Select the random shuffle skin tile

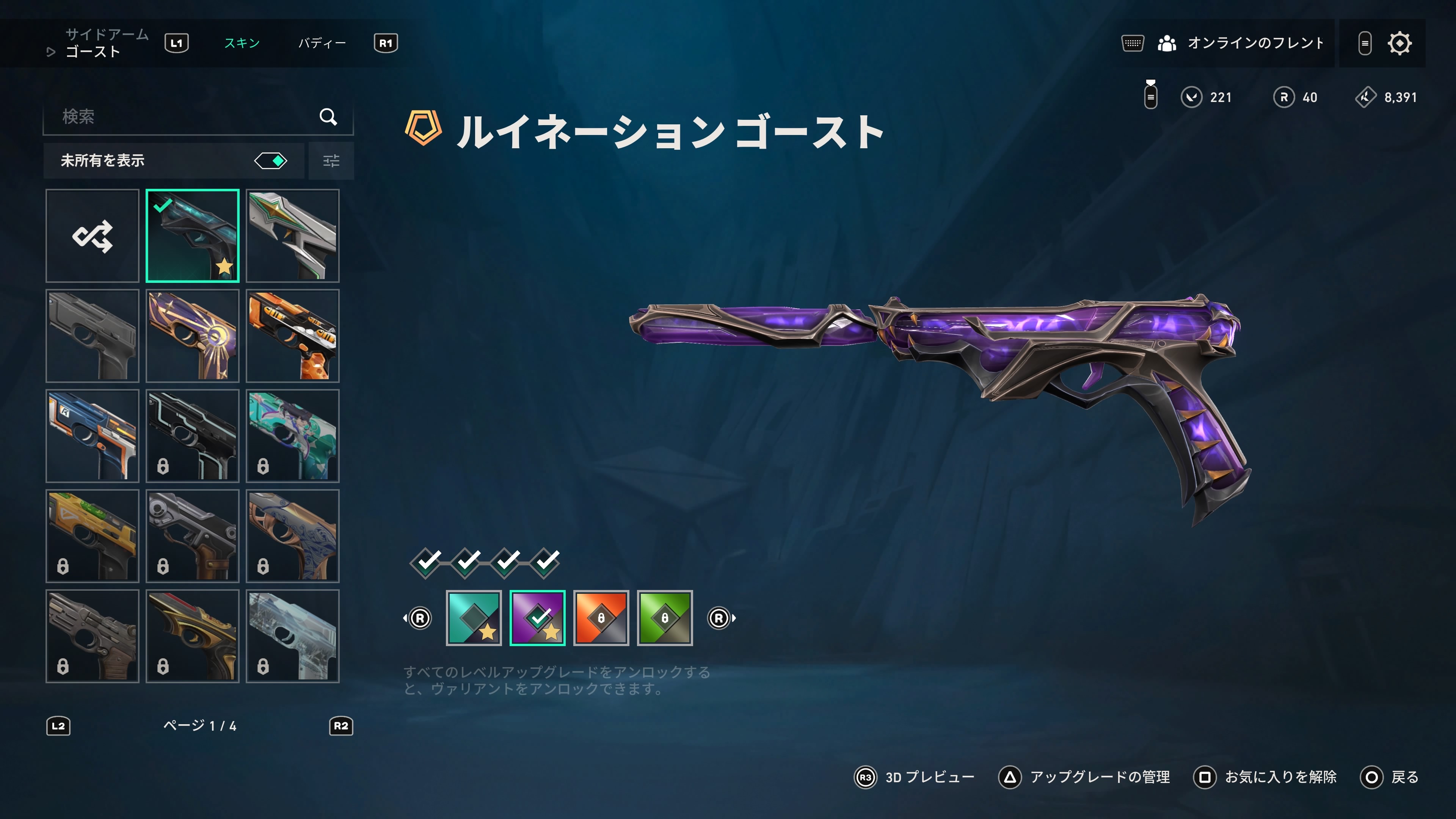tap(92, 236)
